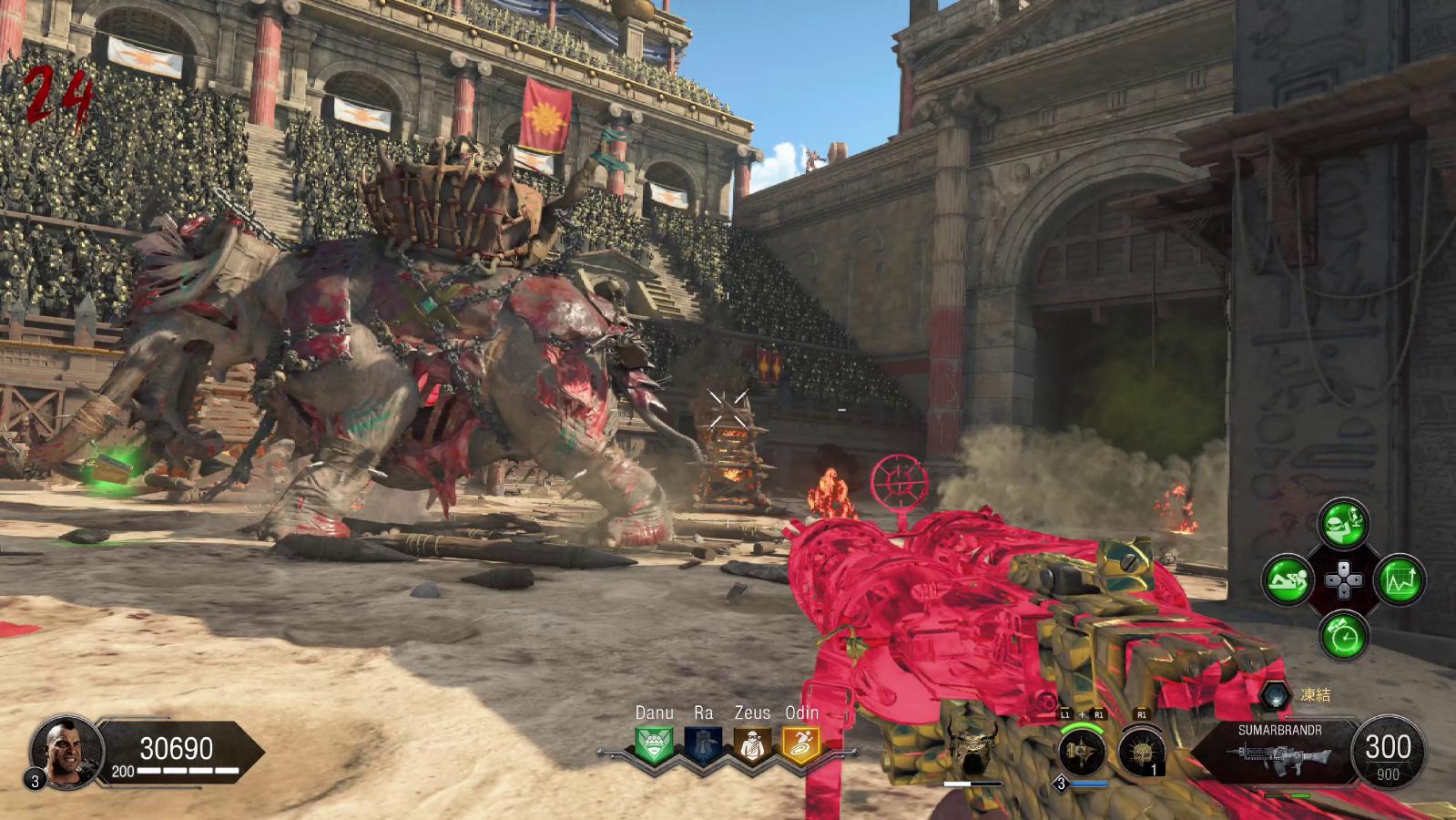Screen dimensions: 1456x820
Task: Activate the green chart-line elixir icon
Action: coord(1399,579)
